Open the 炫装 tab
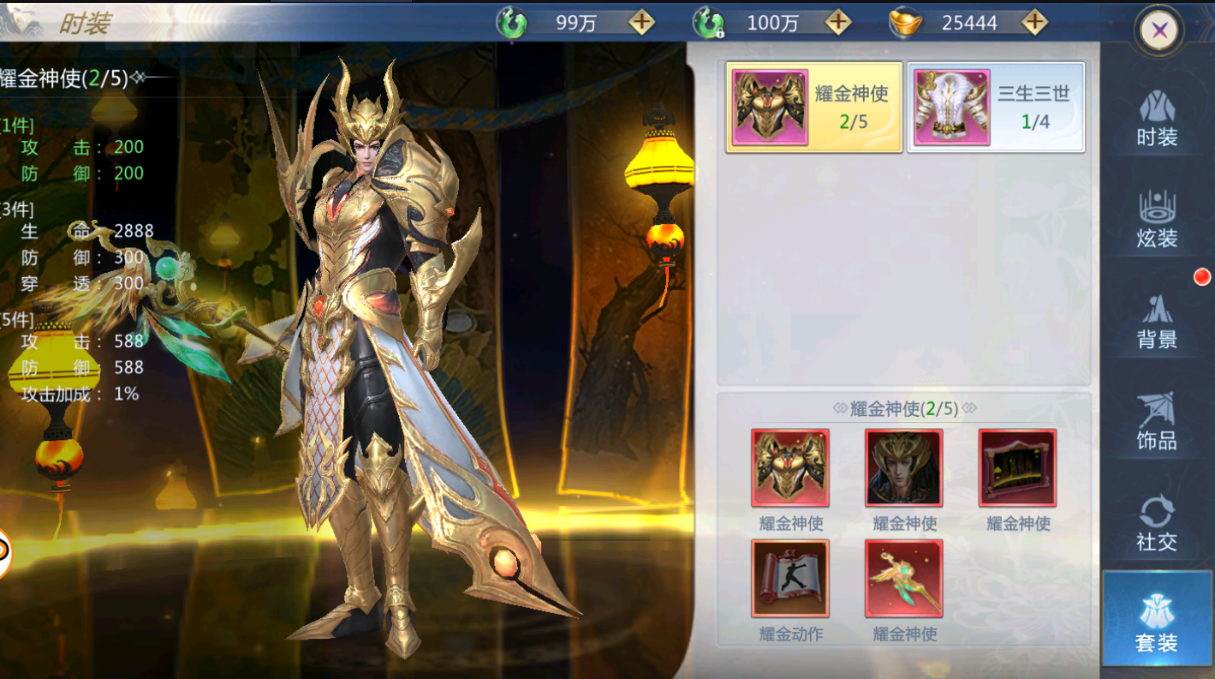Screen dimensions: 1215x679 point(1157,219)
